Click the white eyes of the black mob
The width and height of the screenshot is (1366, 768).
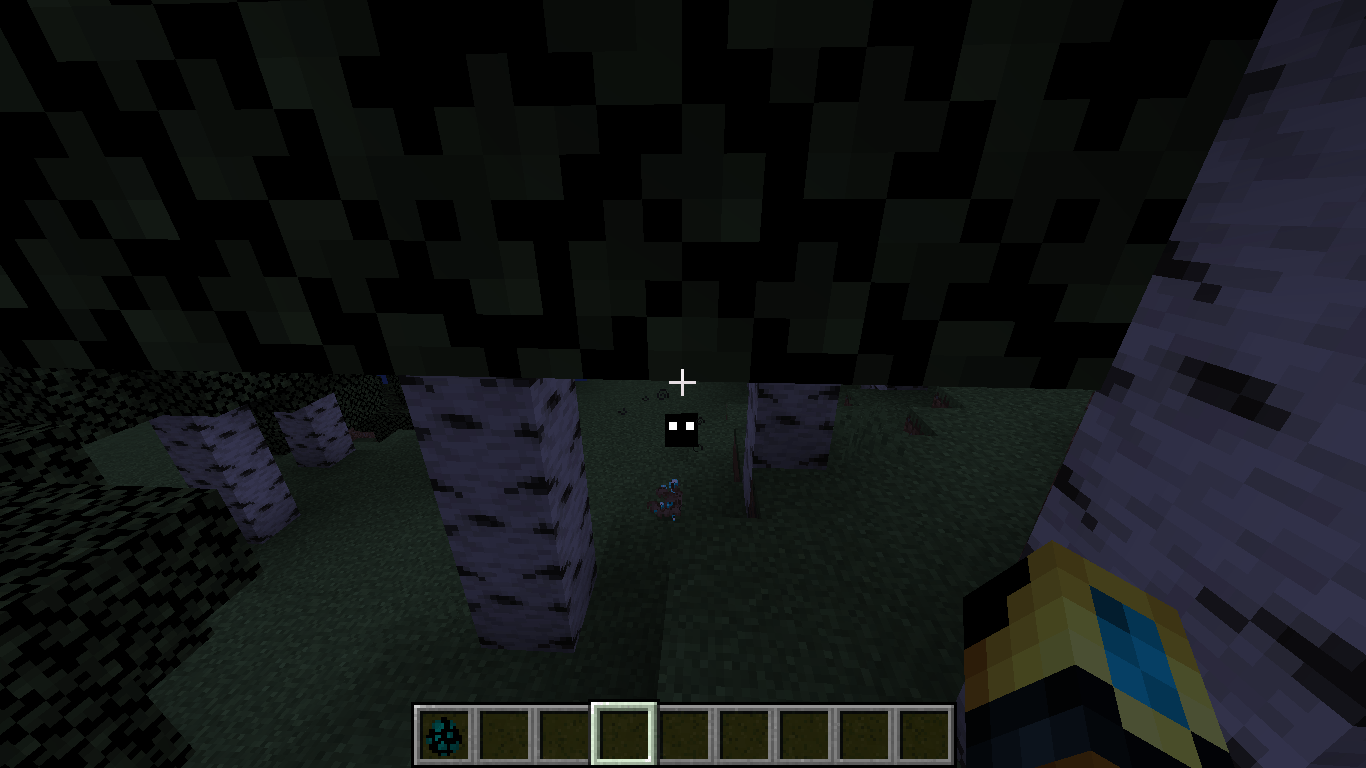683,426
